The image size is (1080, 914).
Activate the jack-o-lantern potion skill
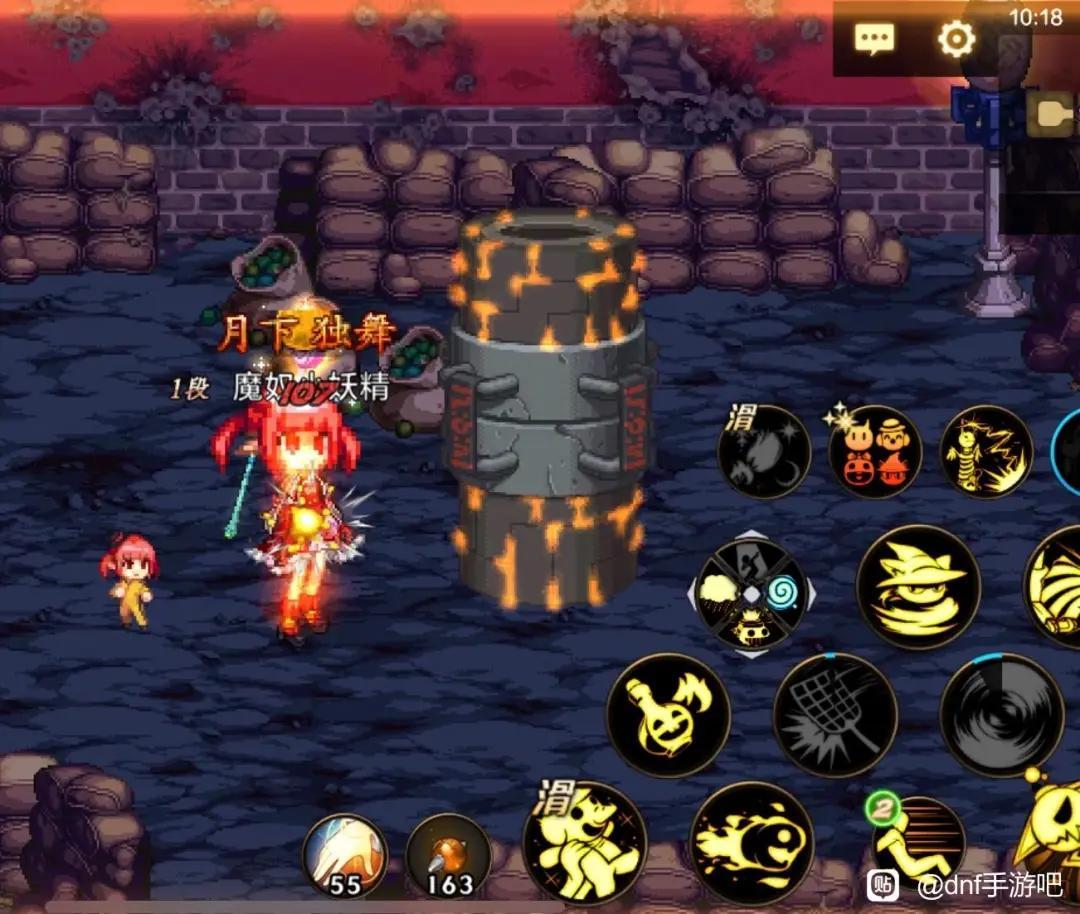[x=668, y=715]
